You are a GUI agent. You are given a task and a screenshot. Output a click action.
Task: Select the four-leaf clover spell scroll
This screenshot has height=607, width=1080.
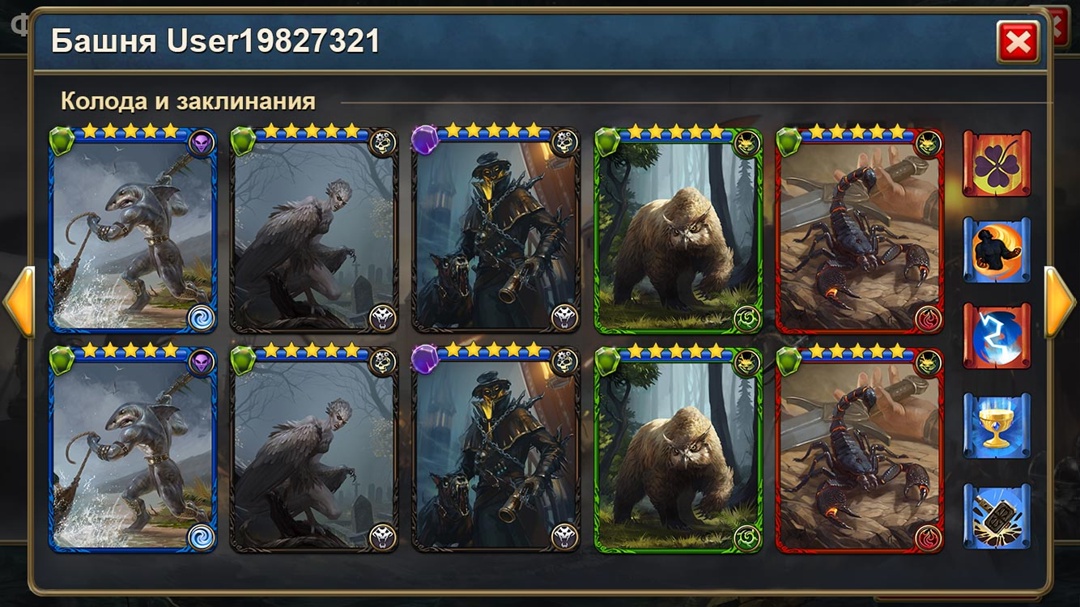click(996, 163)
